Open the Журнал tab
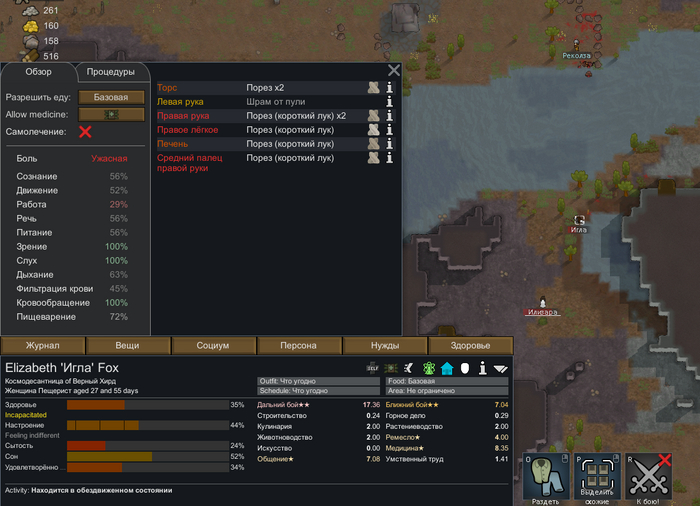The width and height of the screenshot is (700, 506). tap(43, 345)
